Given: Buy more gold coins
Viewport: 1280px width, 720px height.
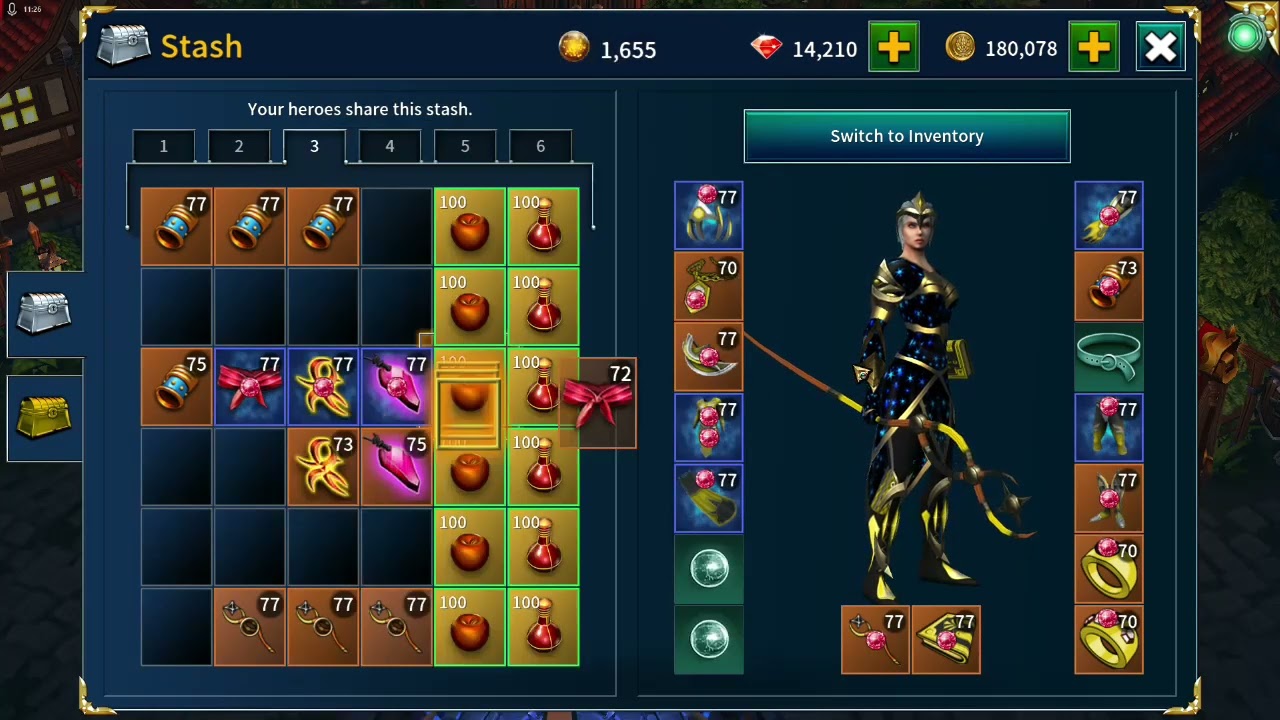Looking at the screenshot, I should coord(1093,47).
